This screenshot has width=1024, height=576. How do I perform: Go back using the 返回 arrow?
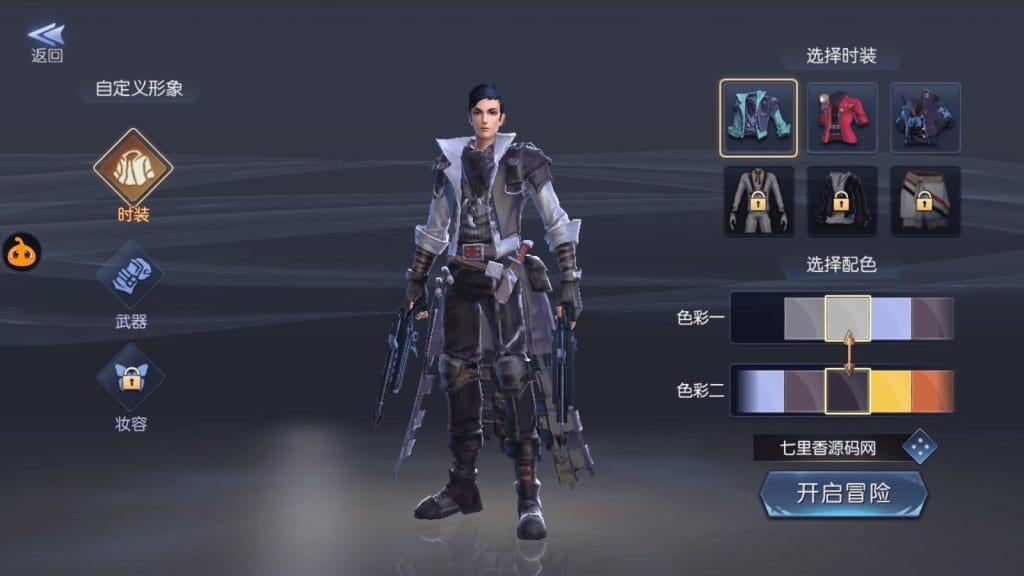[46, 43]
